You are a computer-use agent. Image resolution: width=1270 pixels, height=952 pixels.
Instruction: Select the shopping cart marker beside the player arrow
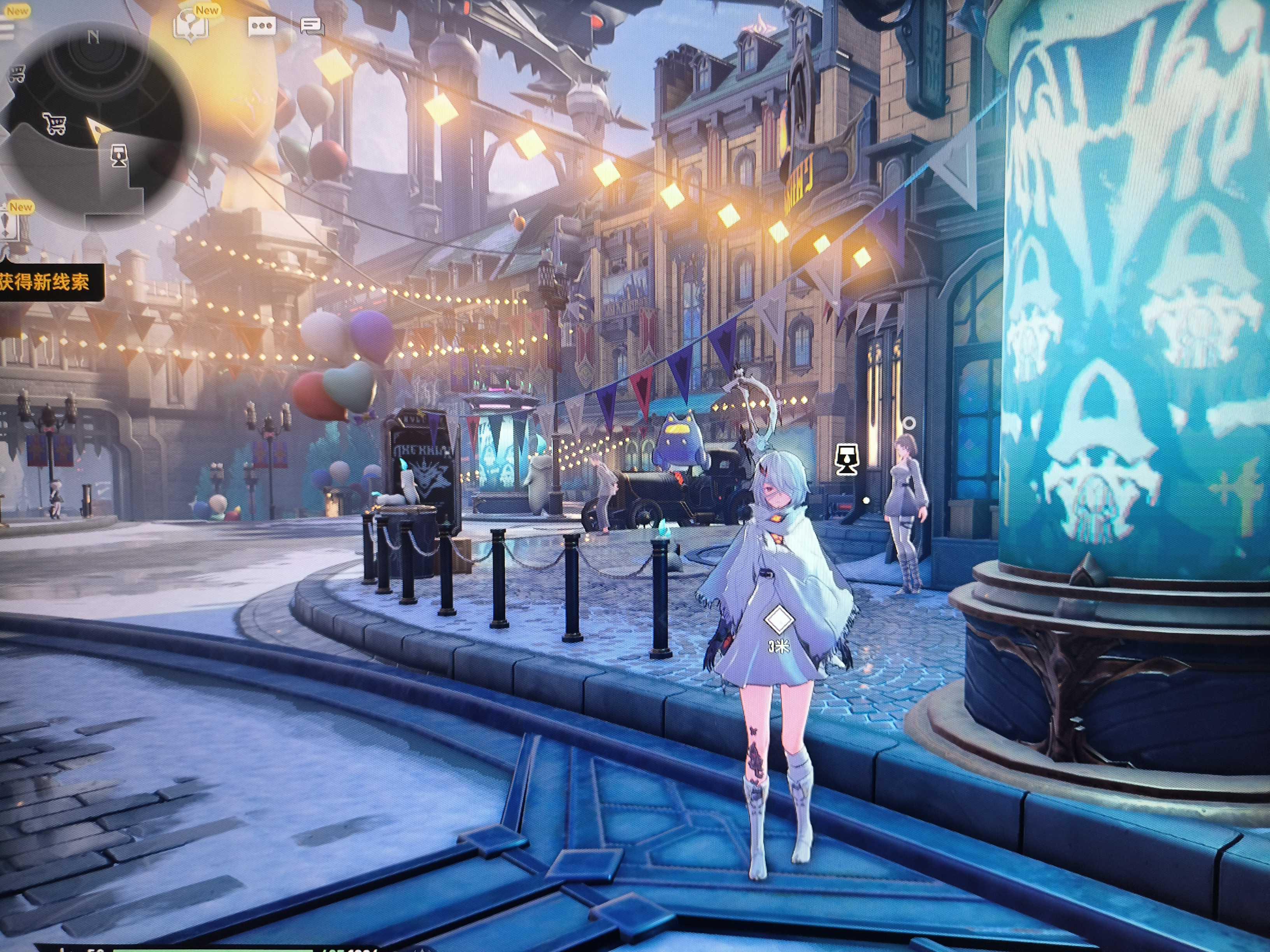pos(55,123)
